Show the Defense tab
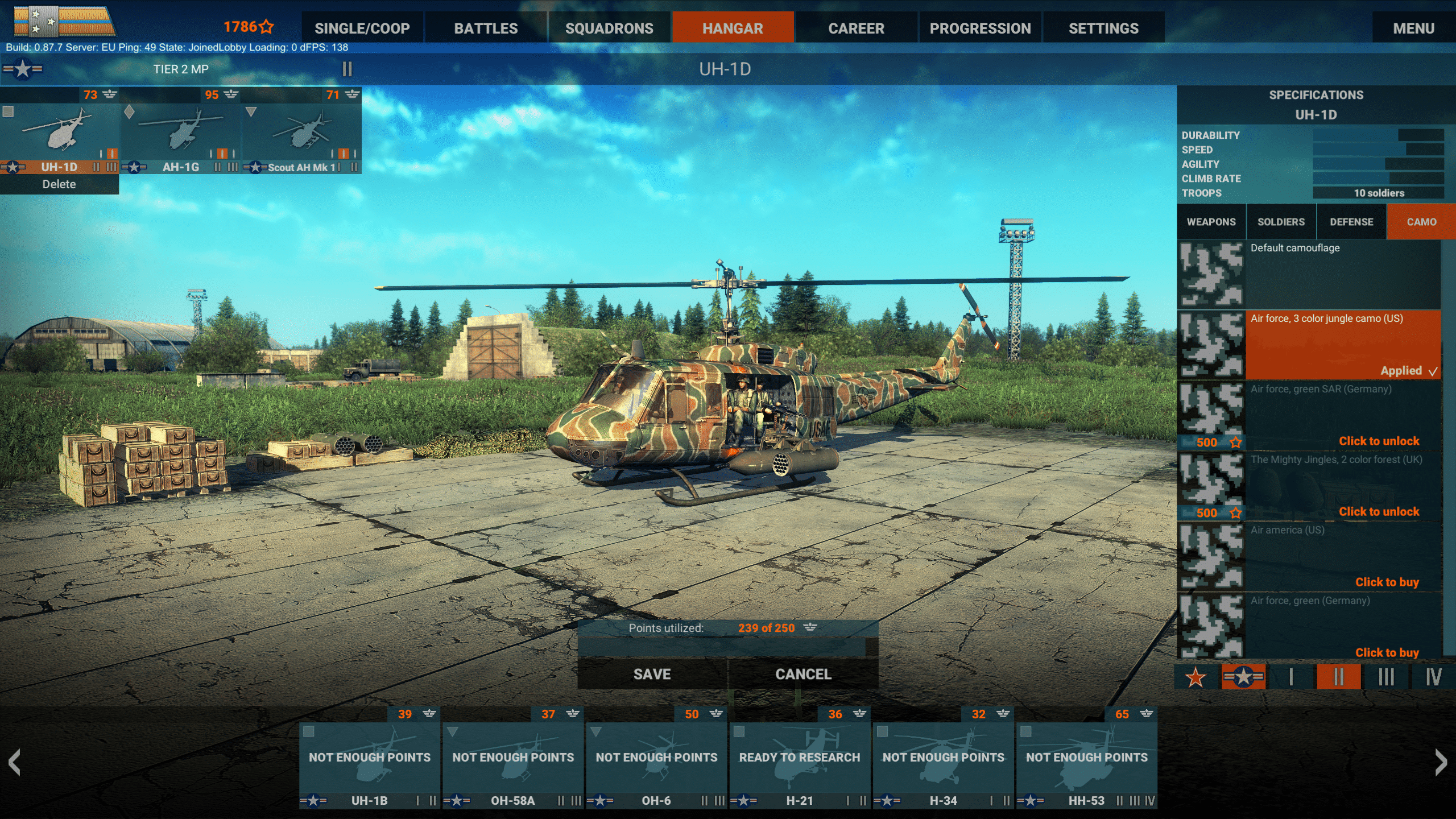 (x=1351, y=222)
